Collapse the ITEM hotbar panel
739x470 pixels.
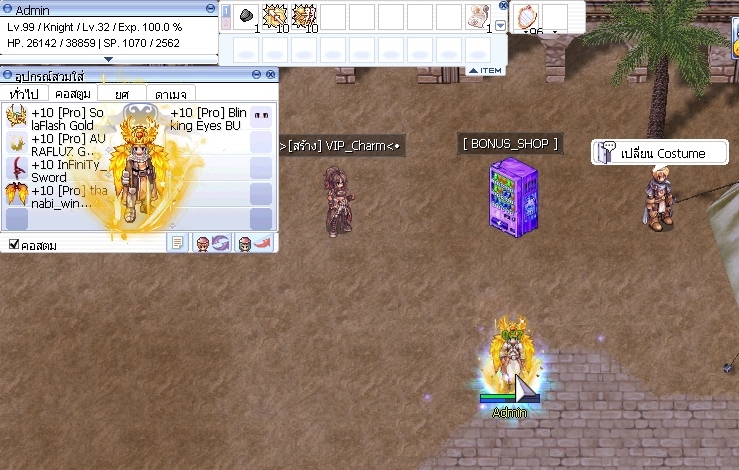coord(485,70)
